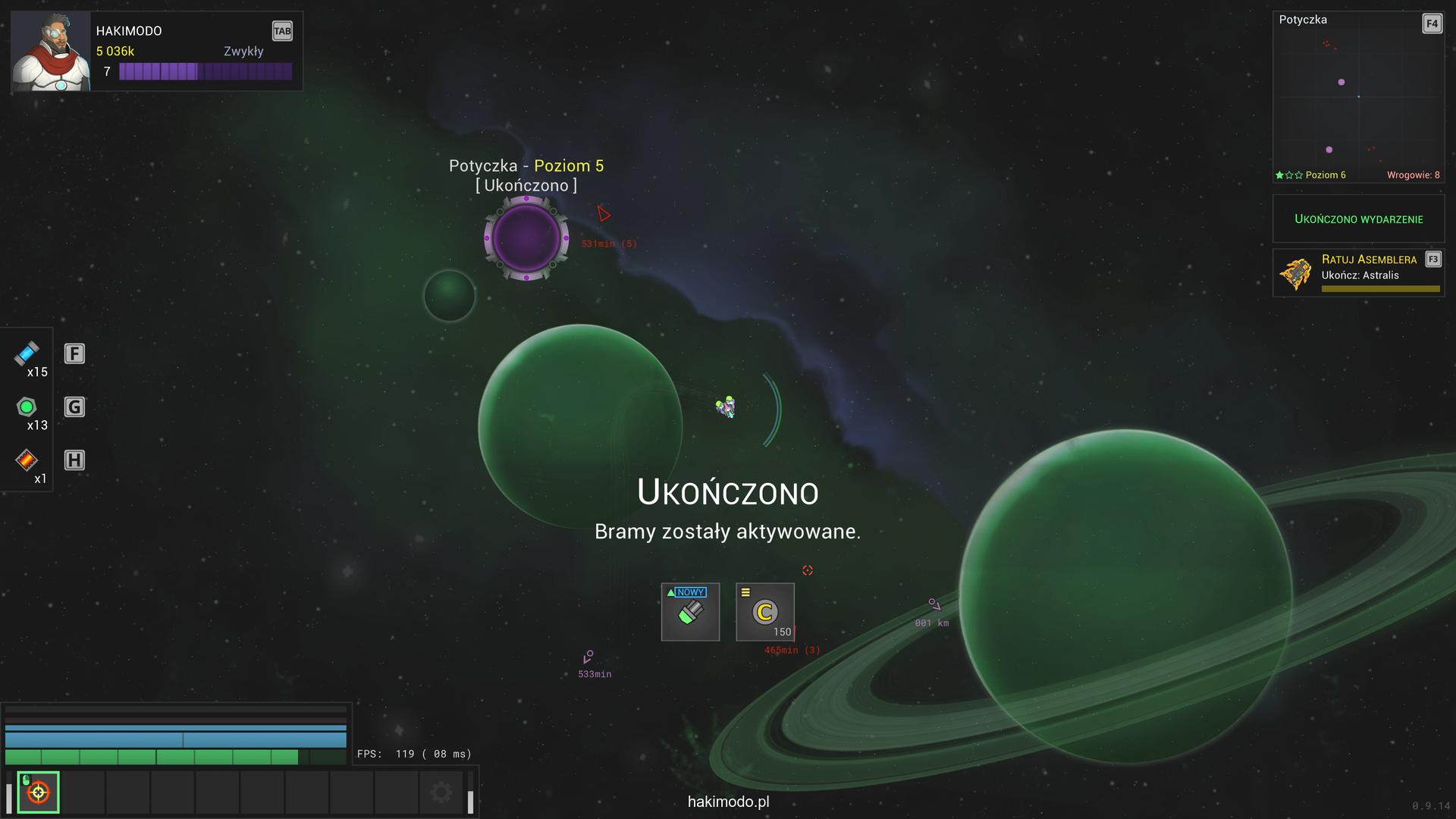The width and height of the screenshot is (1456, 819).
Task: Open the Potyczka minimap
Action: click(1357, 97)
